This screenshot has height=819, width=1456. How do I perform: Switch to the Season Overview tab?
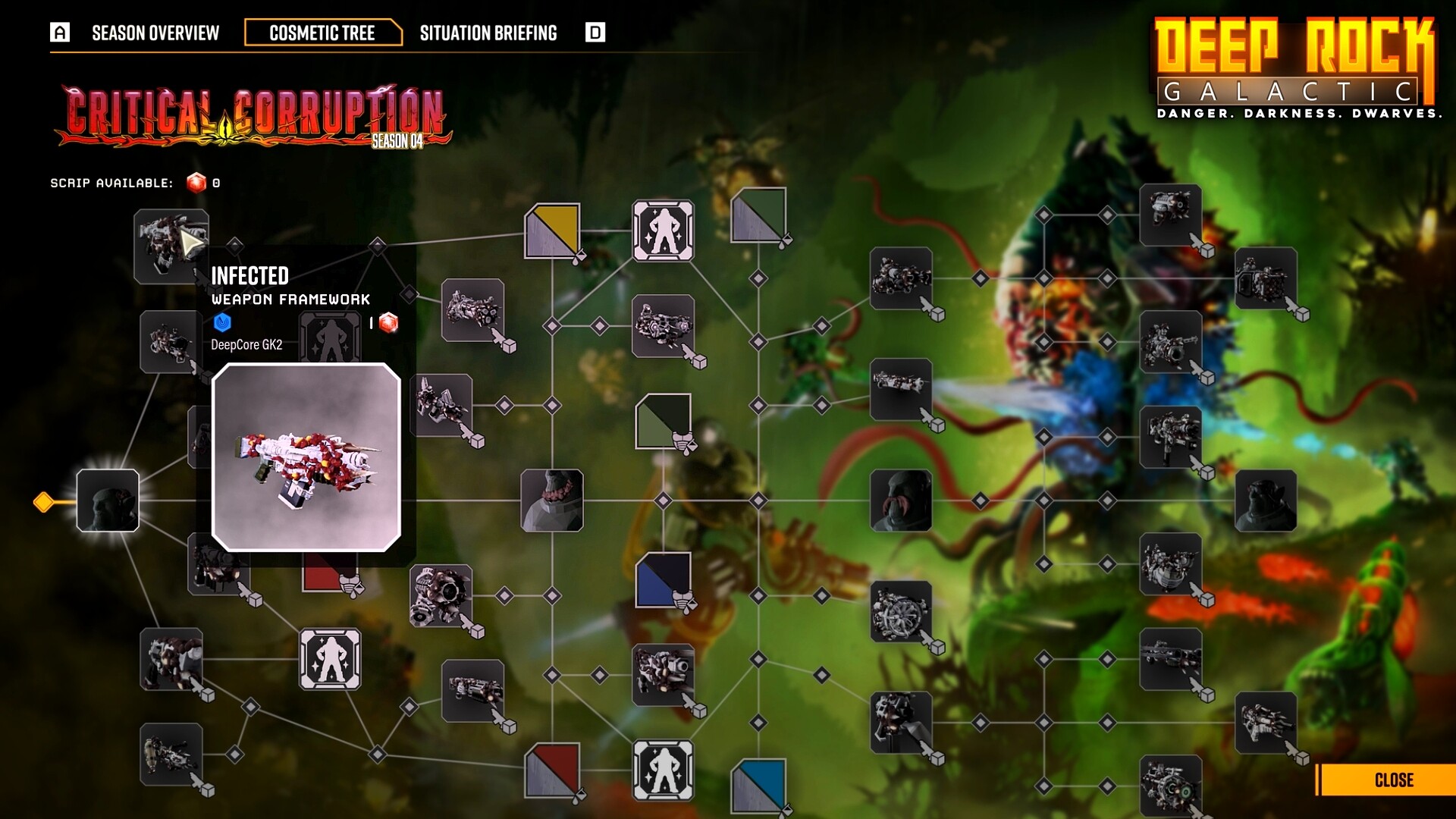click(x=155, y=33)
